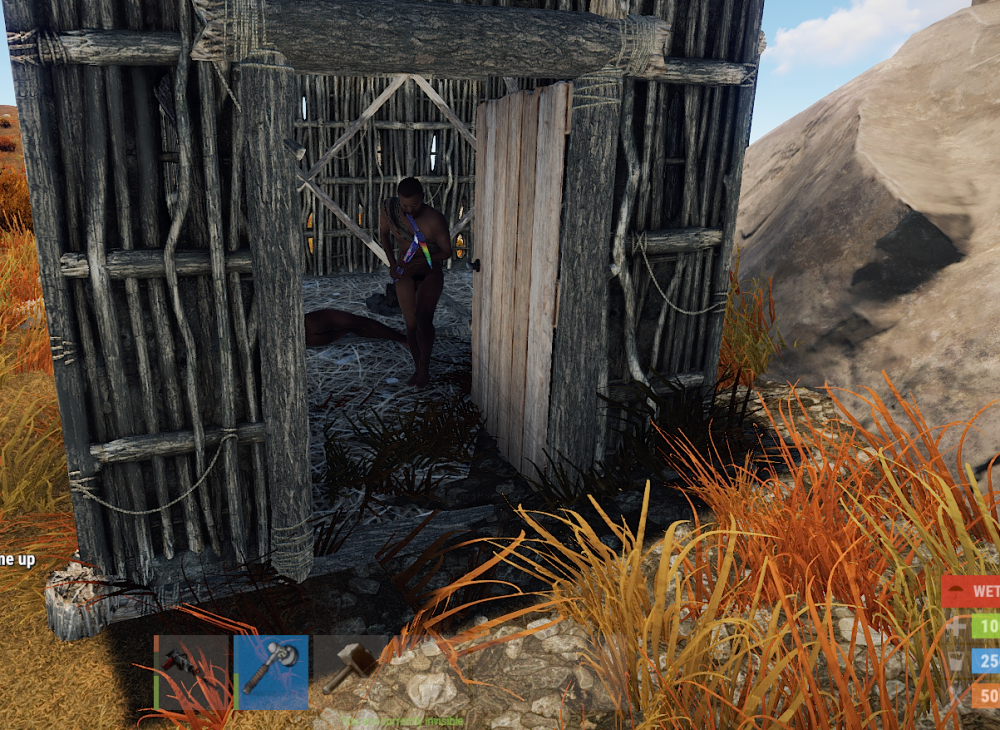Choose the highlighted hatchet hotbar slot
Image resolution: width=1000 pixels, height=730 pixels.
[271, 672]
